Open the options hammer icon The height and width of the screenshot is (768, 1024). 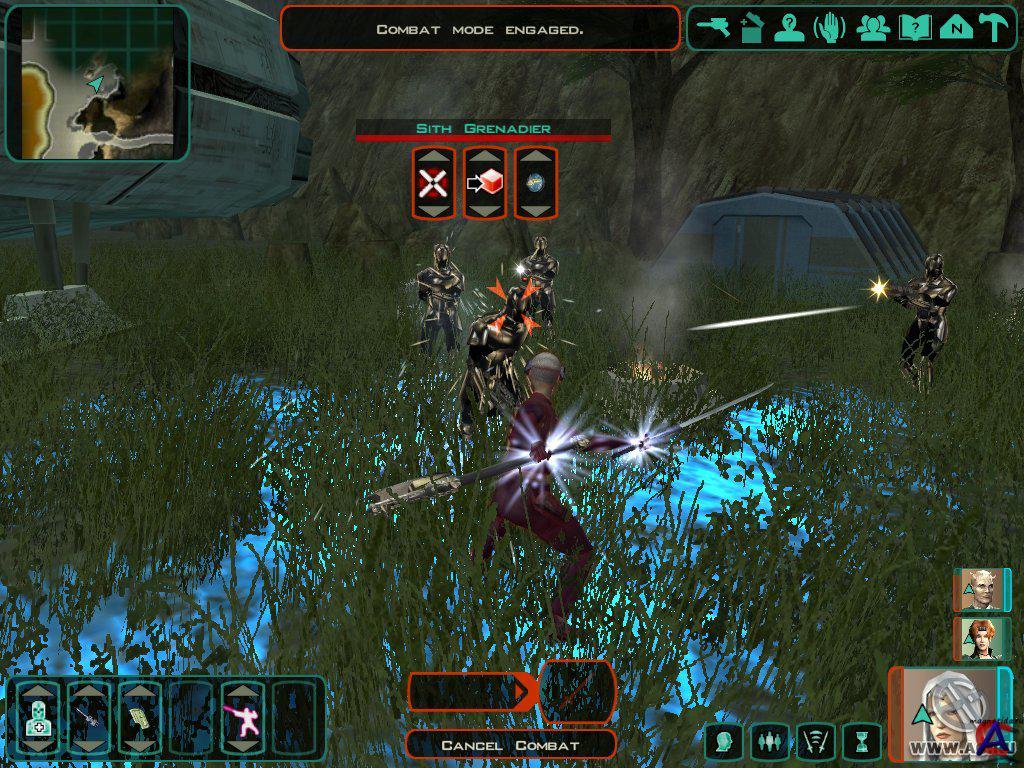coord(993,28)
